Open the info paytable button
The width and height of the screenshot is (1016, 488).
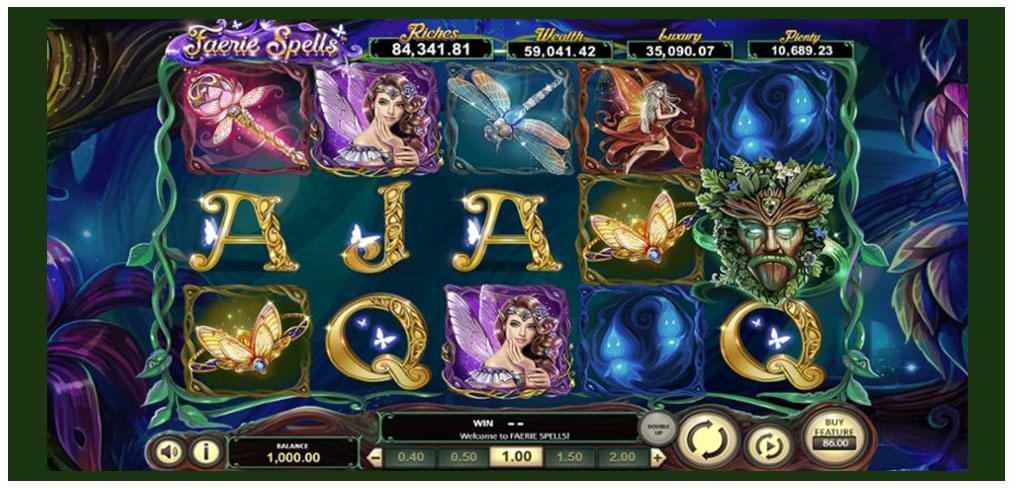point(206,452)
